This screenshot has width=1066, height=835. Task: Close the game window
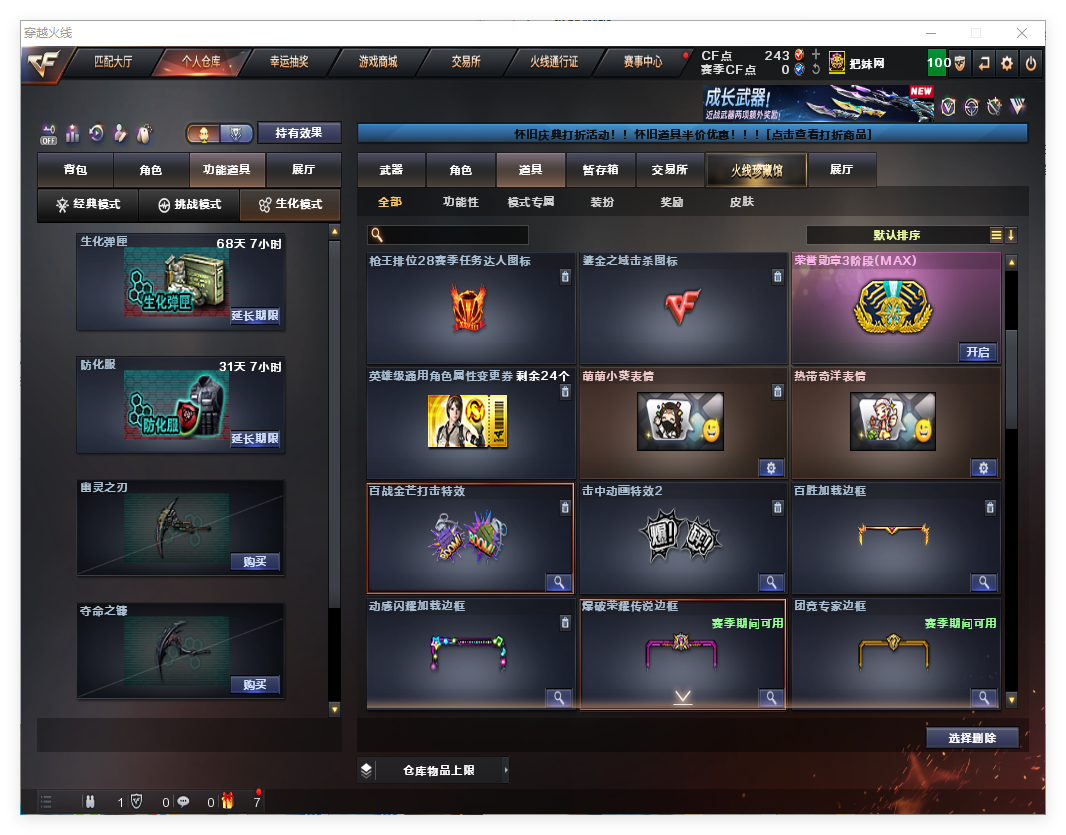click(x=1022, y=33)
